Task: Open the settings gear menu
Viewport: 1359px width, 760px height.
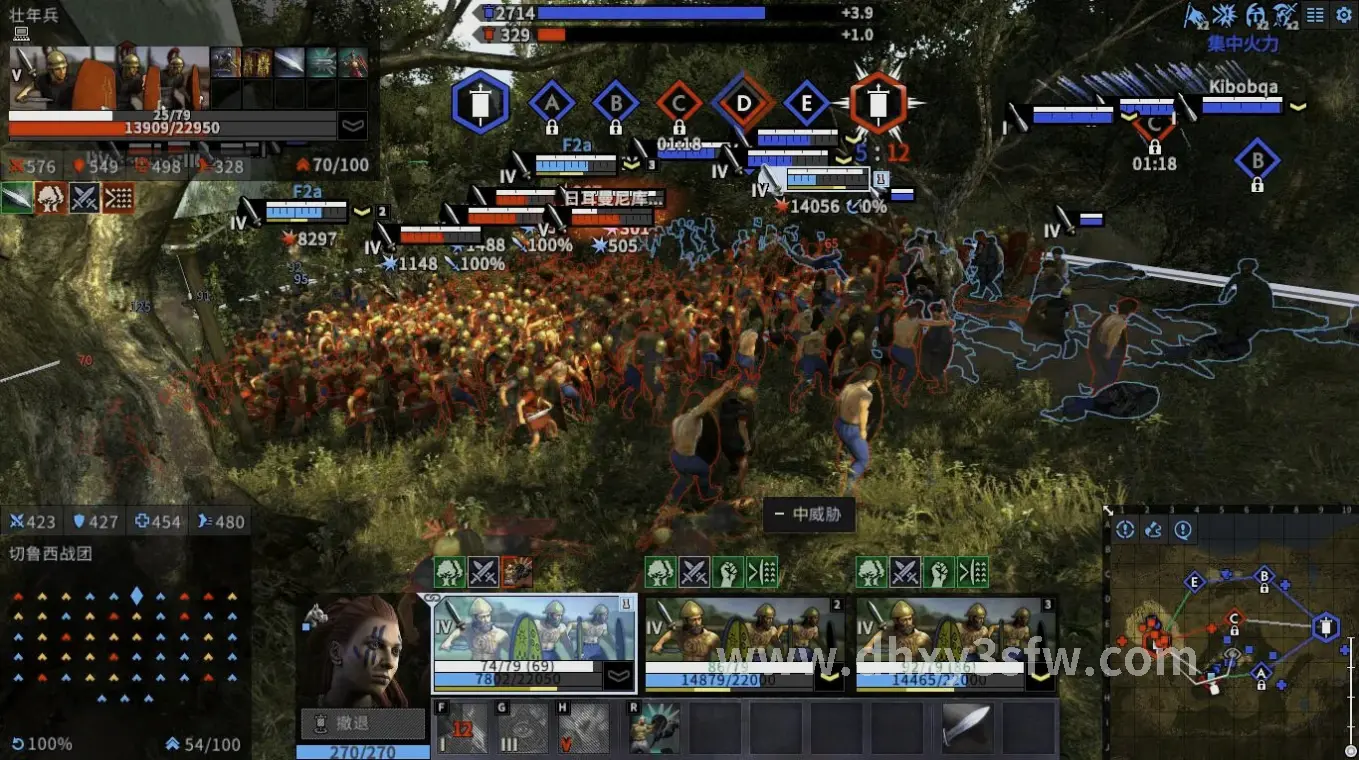Action: (x=1343, y=15)
